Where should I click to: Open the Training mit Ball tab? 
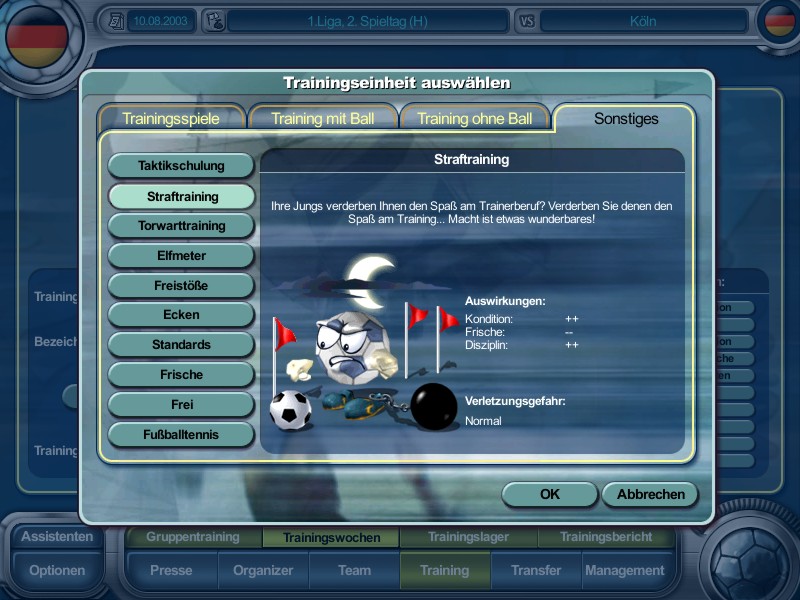pyautogui.click(x=322, y=118)
